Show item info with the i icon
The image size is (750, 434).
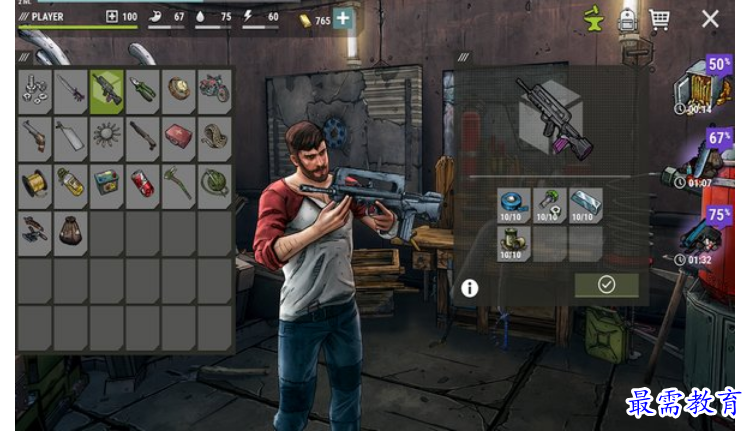coord(469,288)
